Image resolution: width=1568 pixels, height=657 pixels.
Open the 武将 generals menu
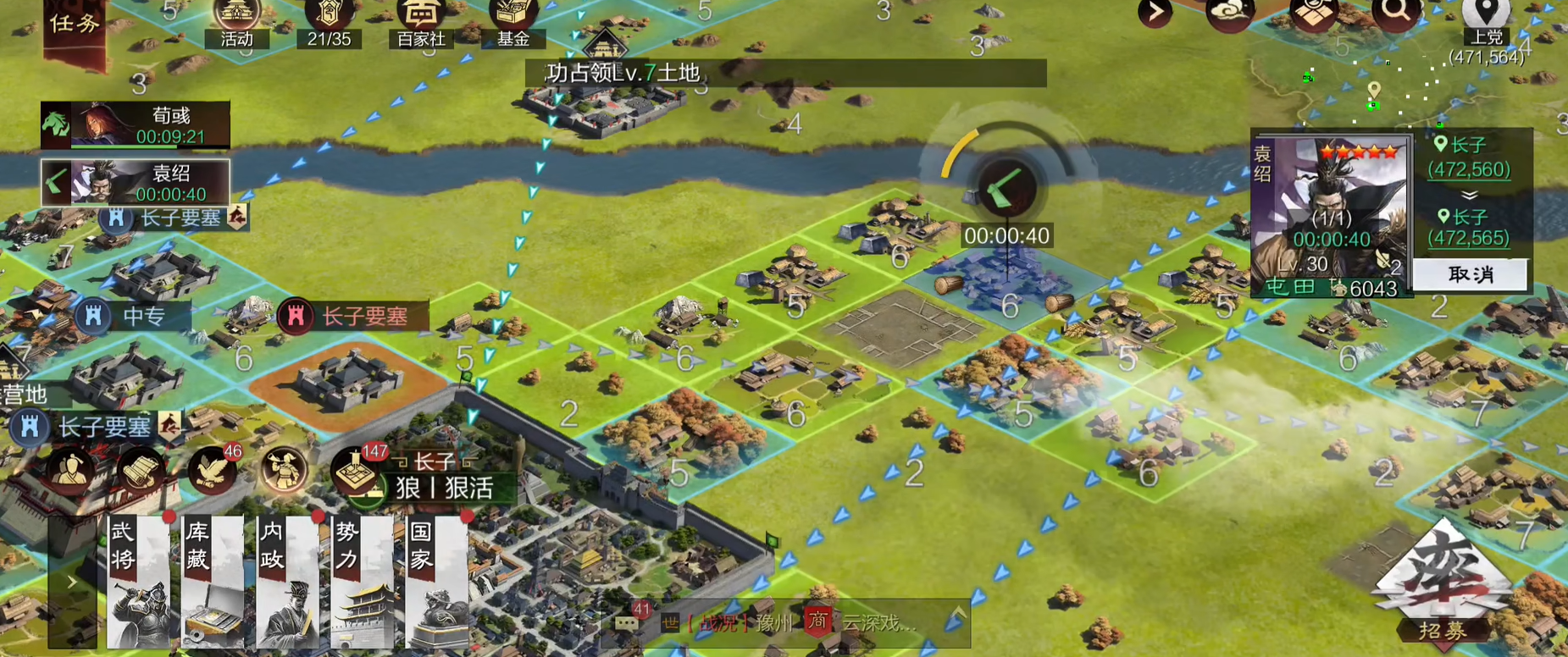coord(139,581)
